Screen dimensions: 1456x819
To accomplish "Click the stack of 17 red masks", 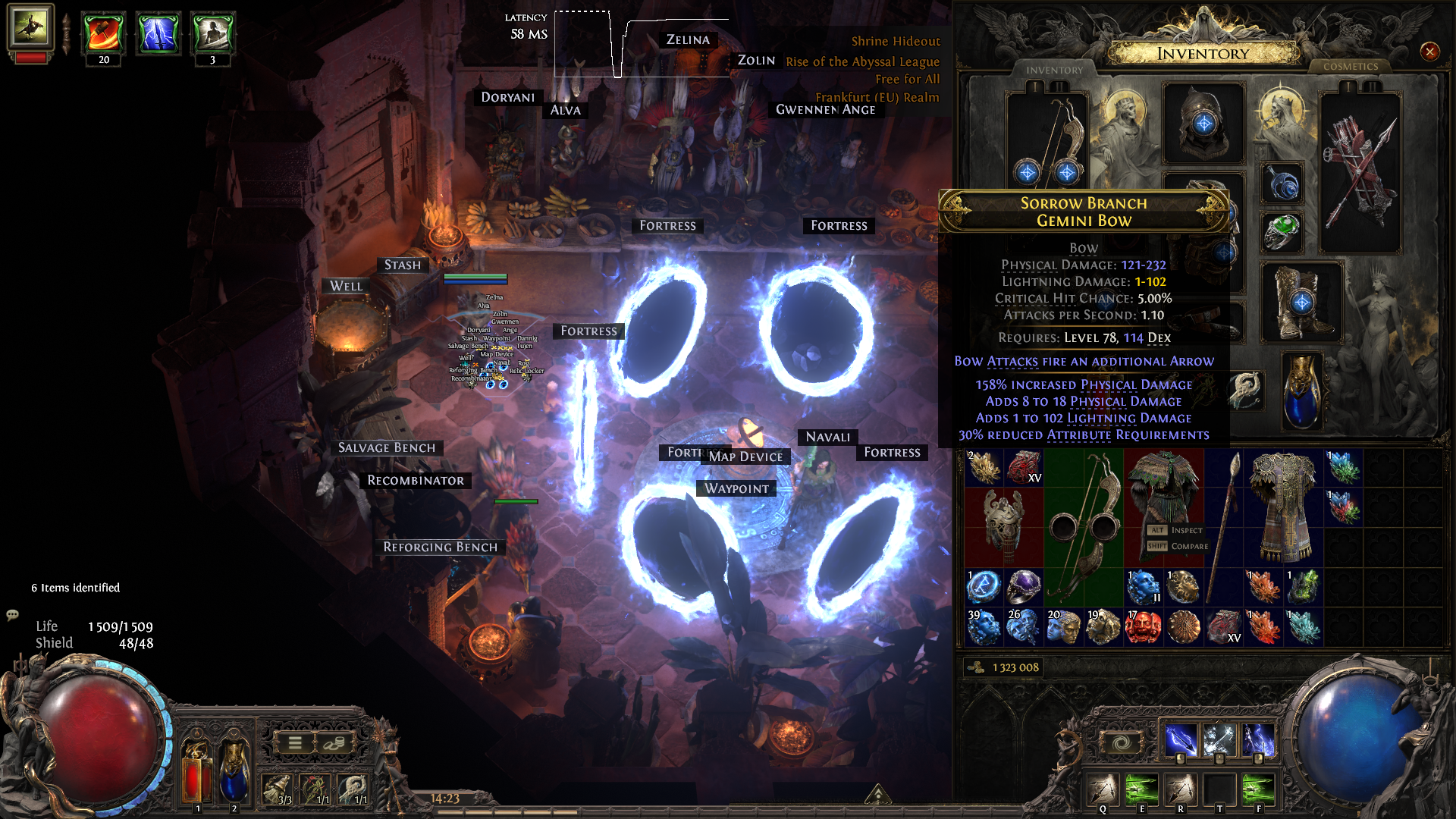I will tap(1143, 626).
